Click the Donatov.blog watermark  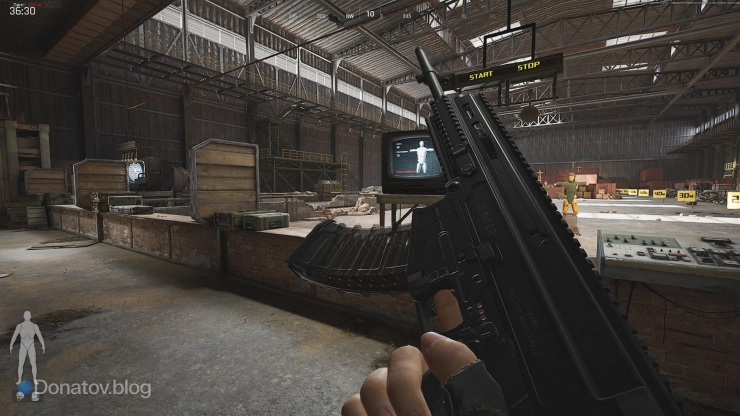click(92, 388)
